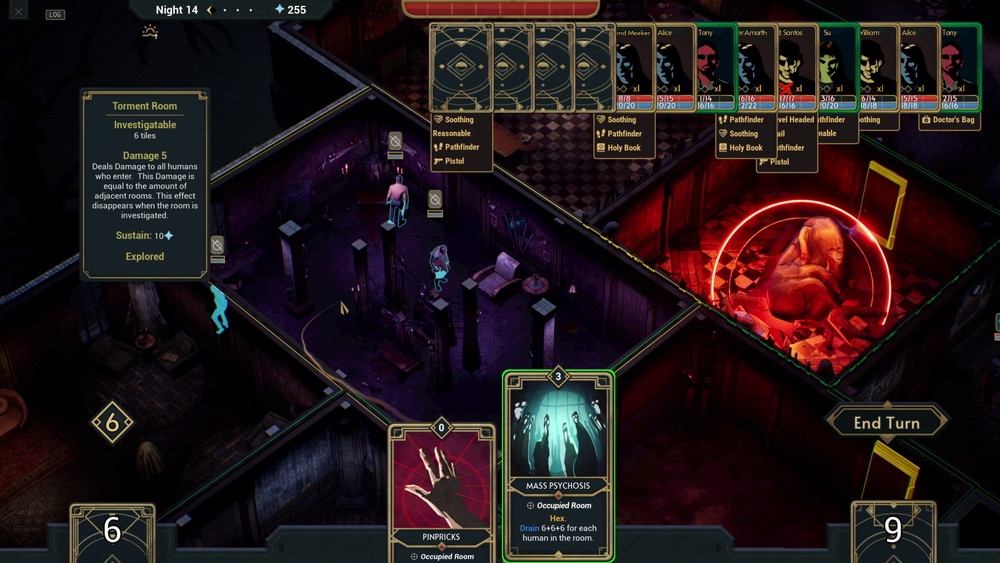
Task: Select the Pinpricks card
Action: point(442,492)
